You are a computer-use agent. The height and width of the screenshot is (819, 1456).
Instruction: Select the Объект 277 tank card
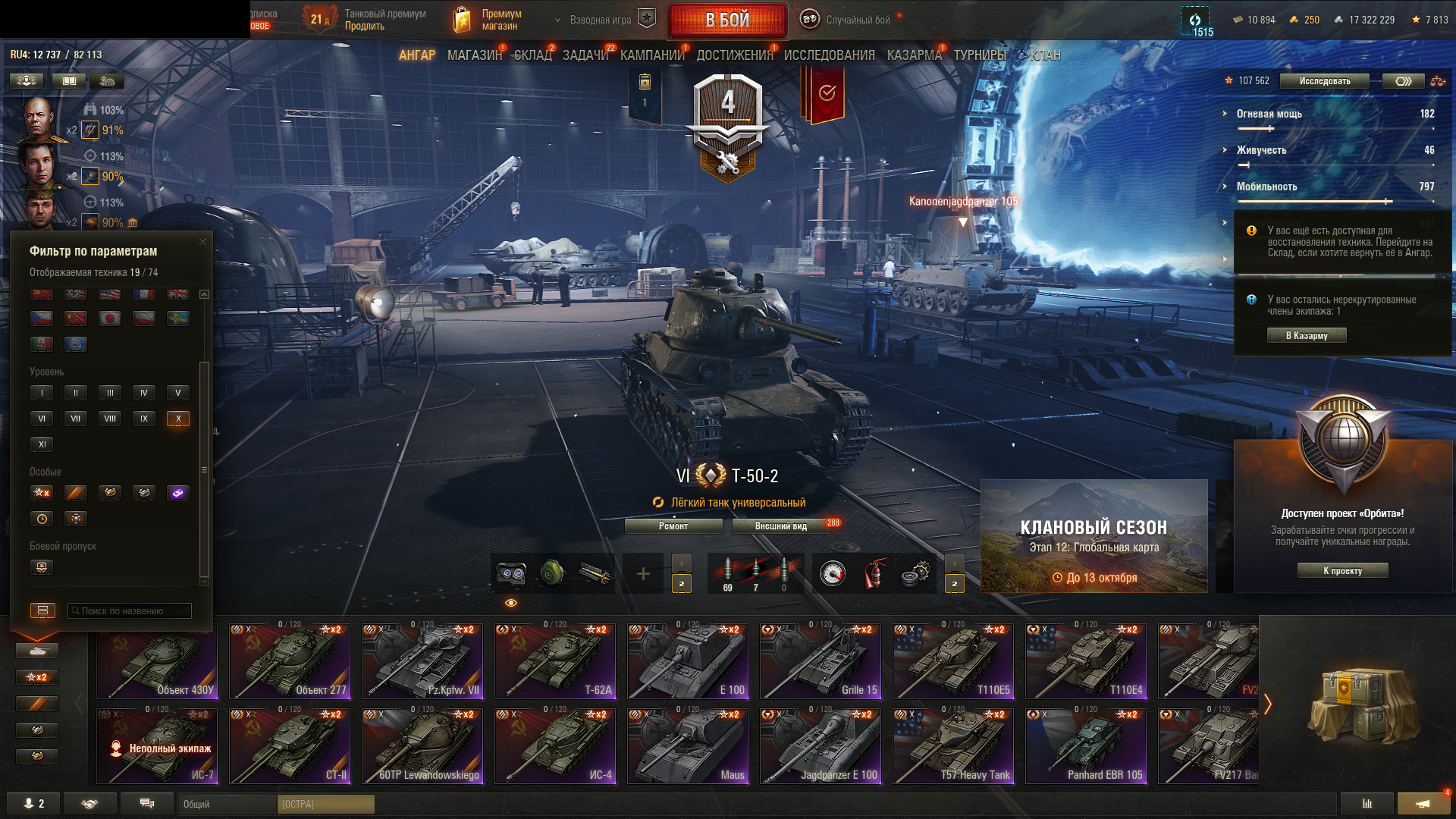(x=290, y=661)
